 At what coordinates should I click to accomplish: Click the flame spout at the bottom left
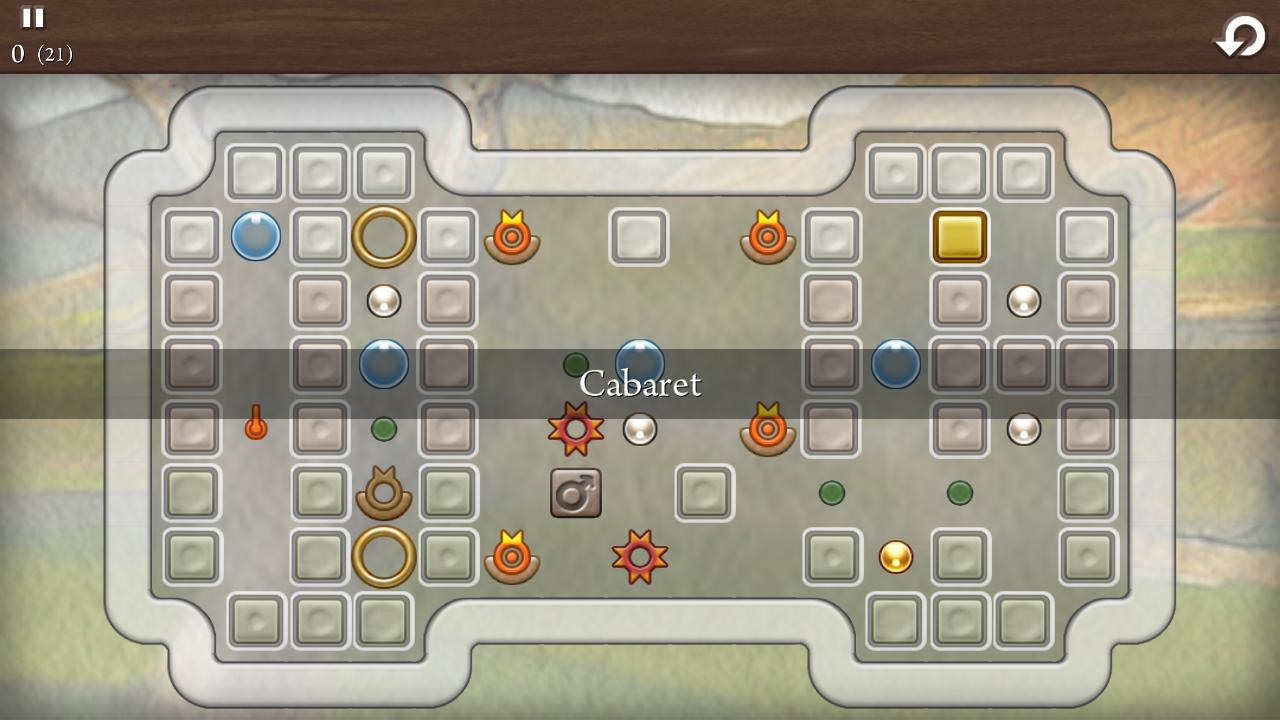tap(511, 557)
